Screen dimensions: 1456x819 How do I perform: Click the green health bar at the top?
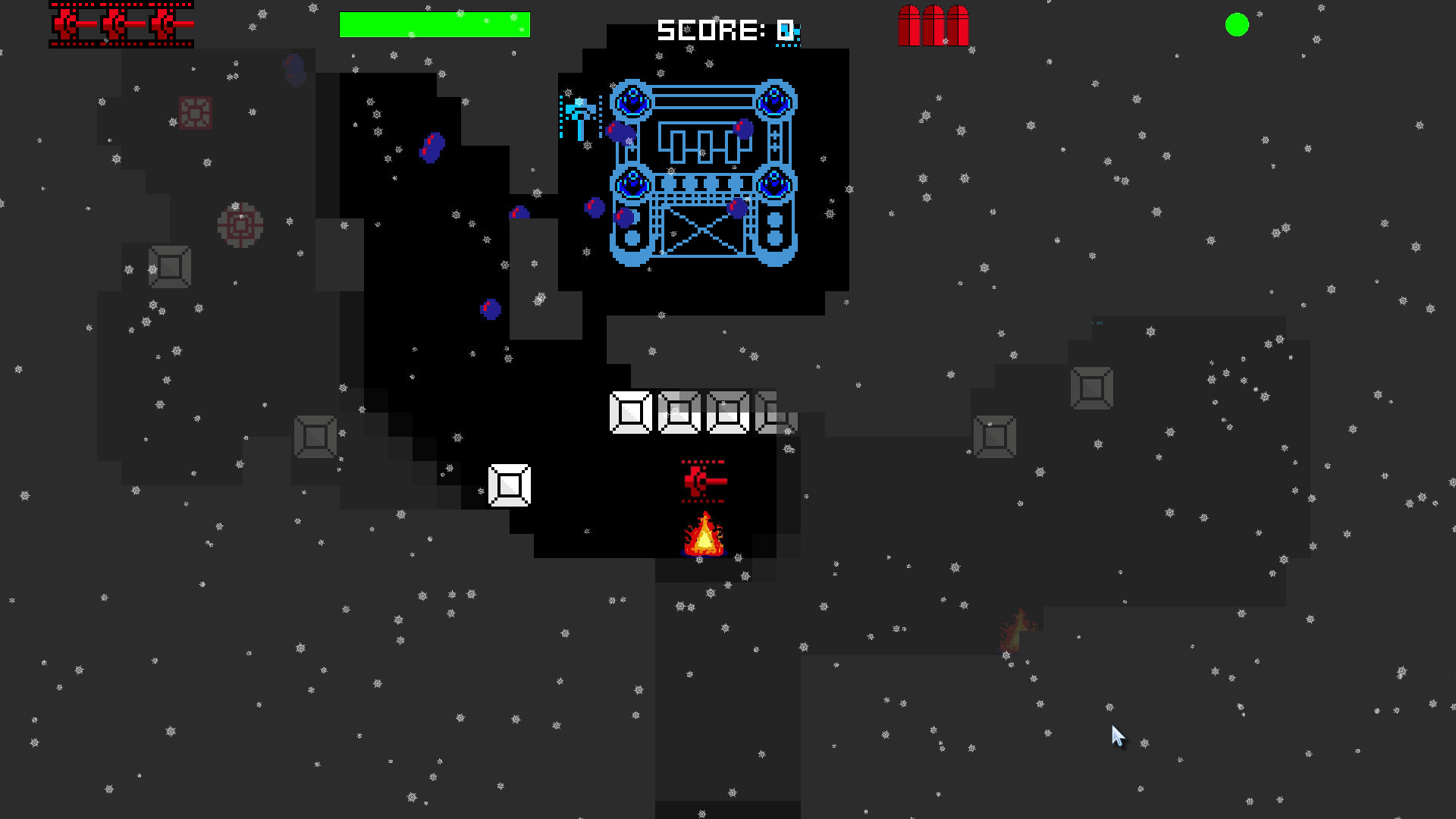pyautogui.click(x=435, y=24)
